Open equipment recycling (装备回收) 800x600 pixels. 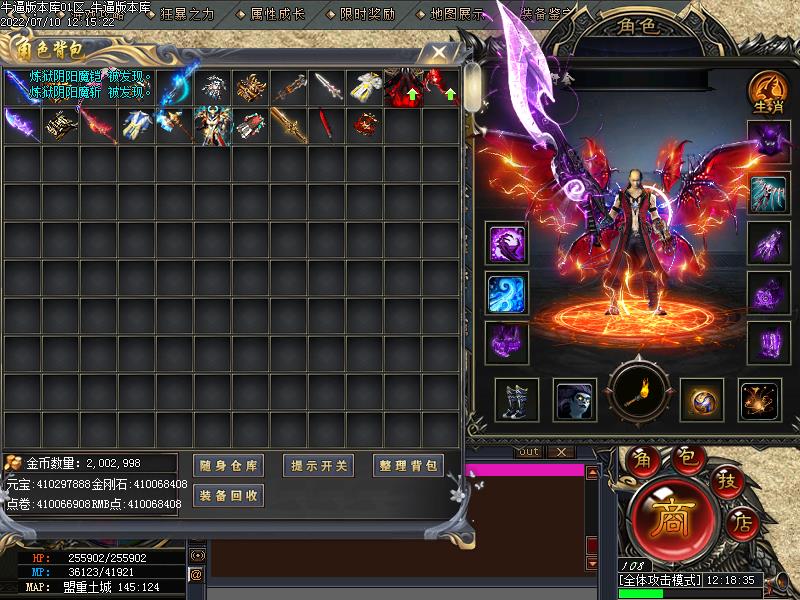(x=228, y=495)
